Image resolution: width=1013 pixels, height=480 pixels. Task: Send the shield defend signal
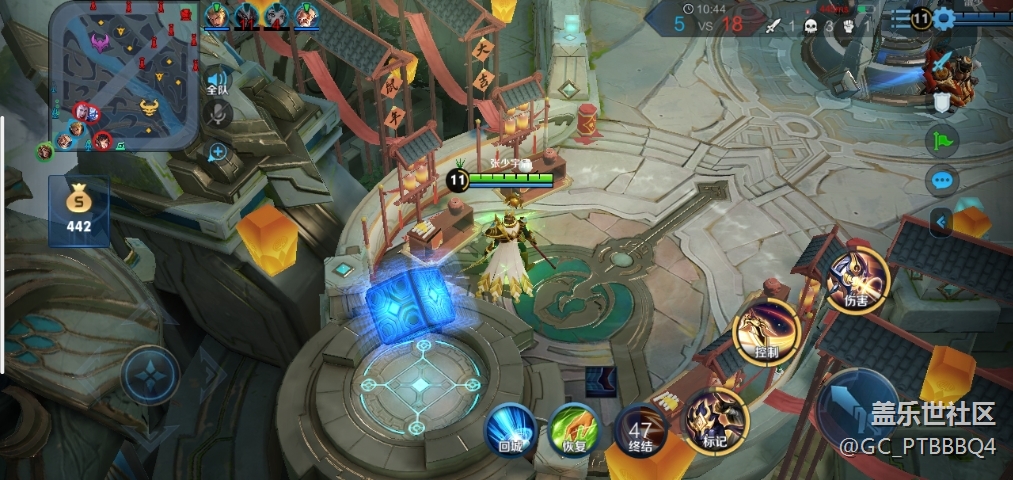[x=942, y=101]
